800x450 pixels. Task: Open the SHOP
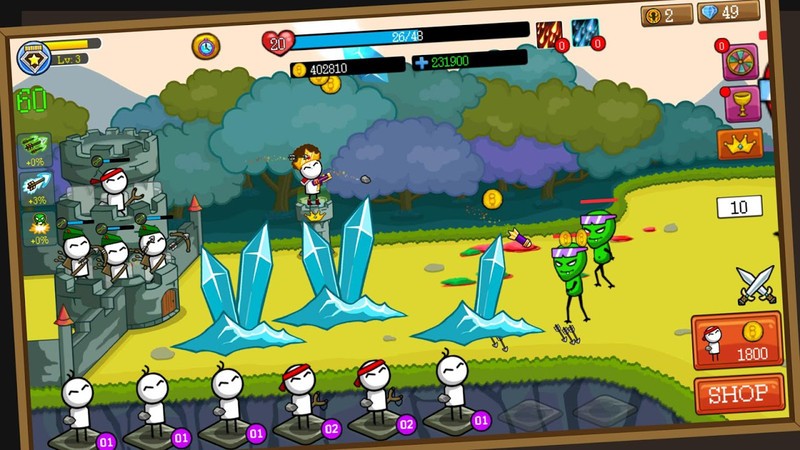pyautogui.click(x=738, y=394)
